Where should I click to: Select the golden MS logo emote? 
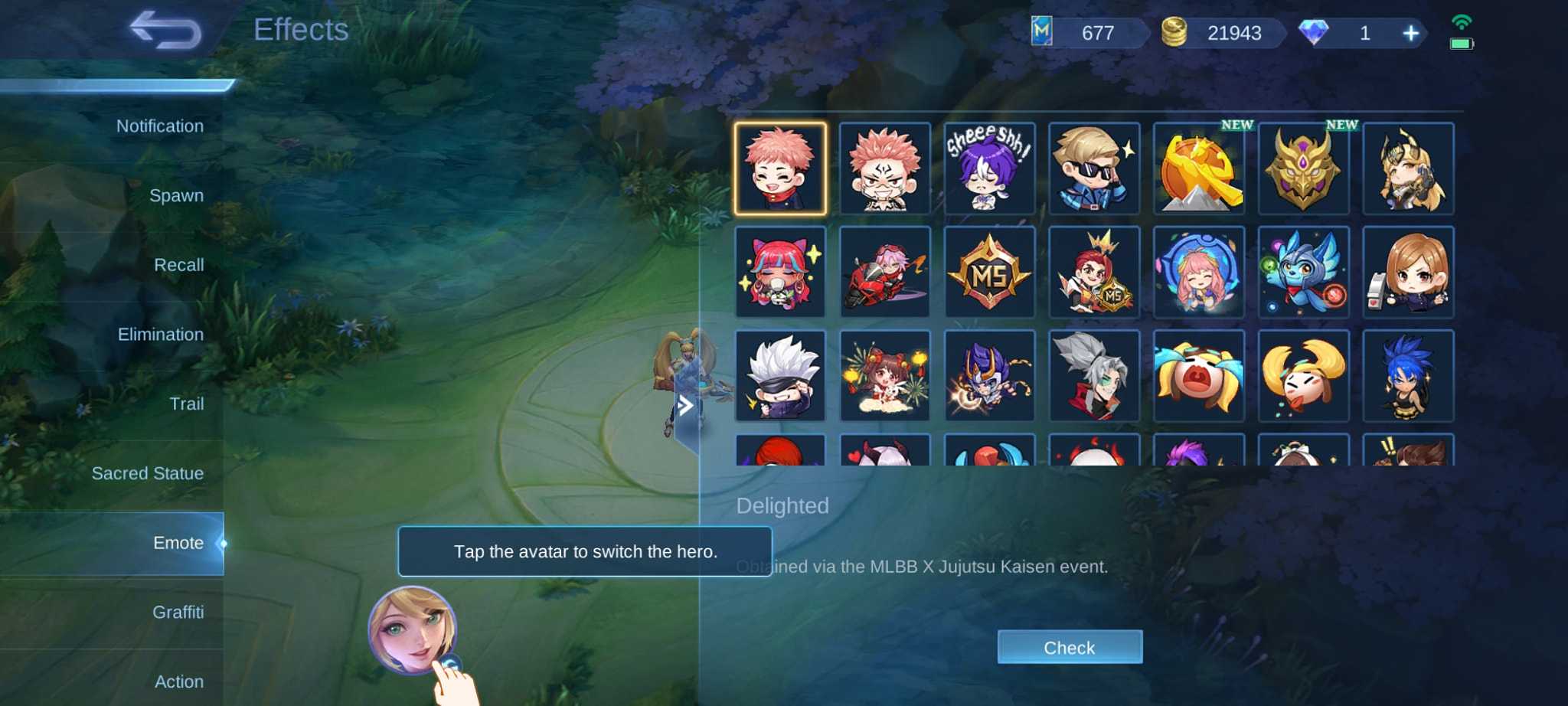[991, 272]
